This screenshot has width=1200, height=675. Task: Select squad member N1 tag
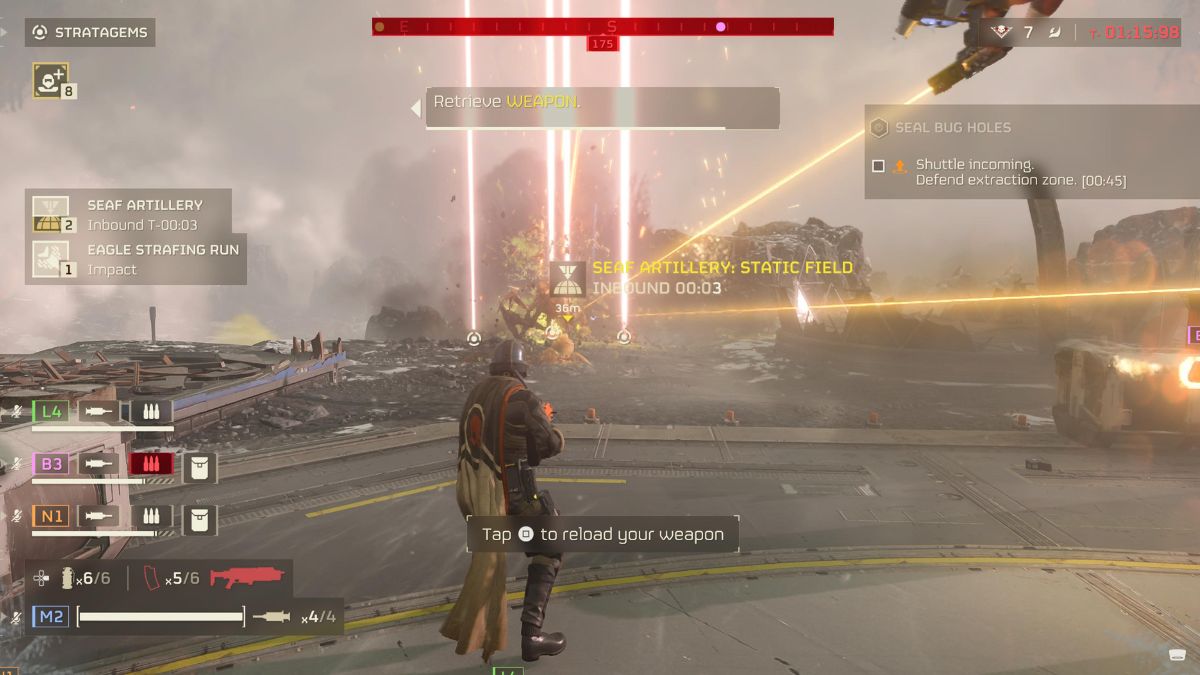[x=52, y=516]
